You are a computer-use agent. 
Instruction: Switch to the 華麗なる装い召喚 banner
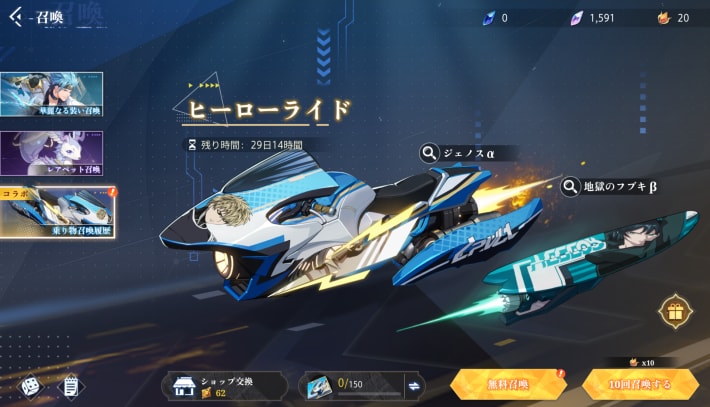51,94
